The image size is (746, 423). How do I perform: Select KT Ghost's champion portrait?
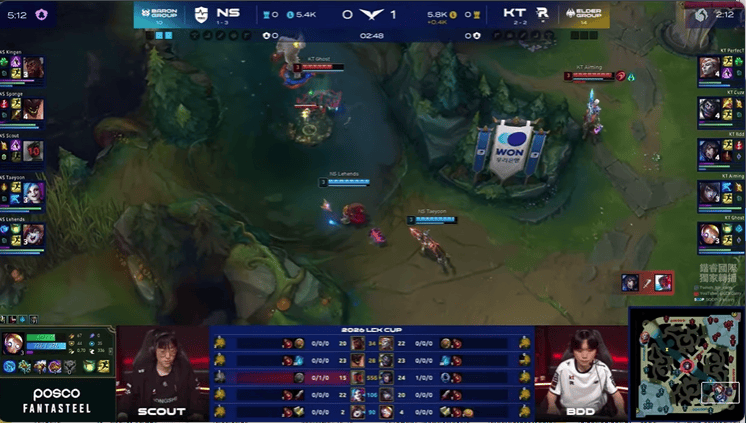click(710, 234)
